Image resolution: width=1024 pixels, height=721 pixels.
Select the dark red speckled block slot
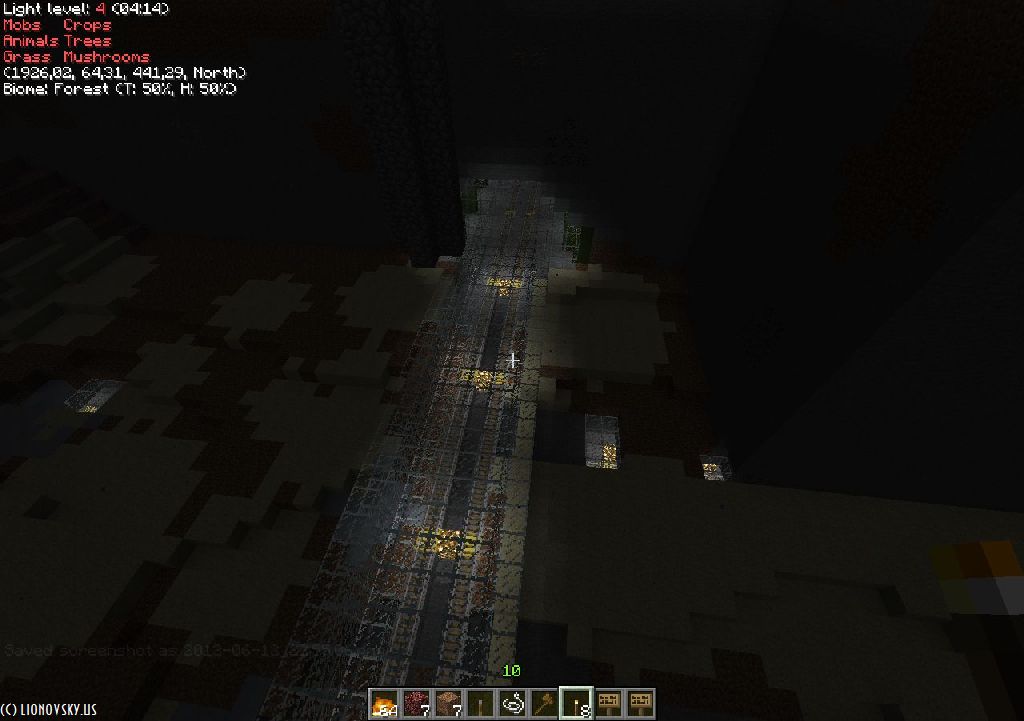416,703
